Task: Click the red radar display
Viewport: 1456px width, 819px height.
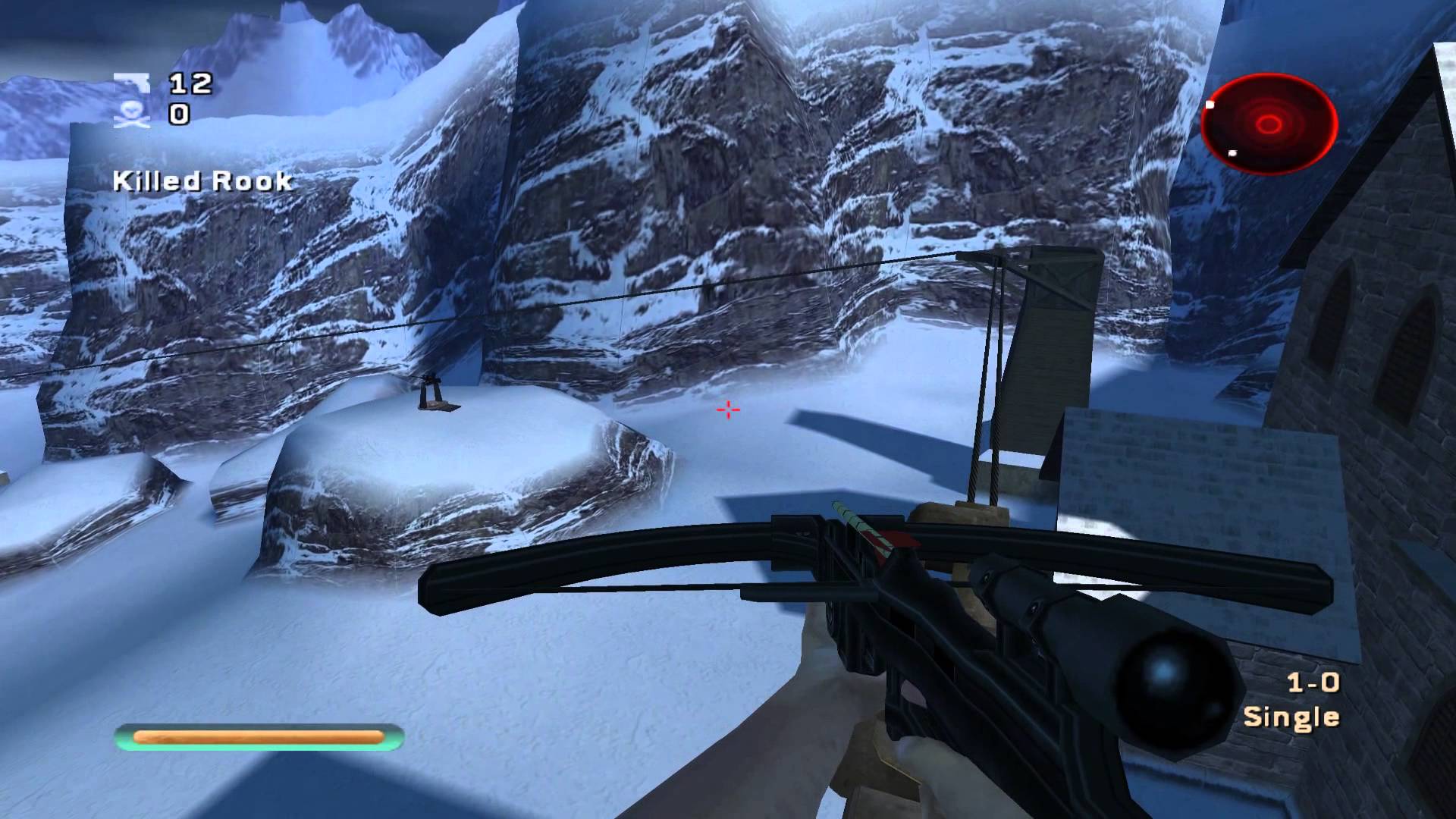Action: 1269,124
